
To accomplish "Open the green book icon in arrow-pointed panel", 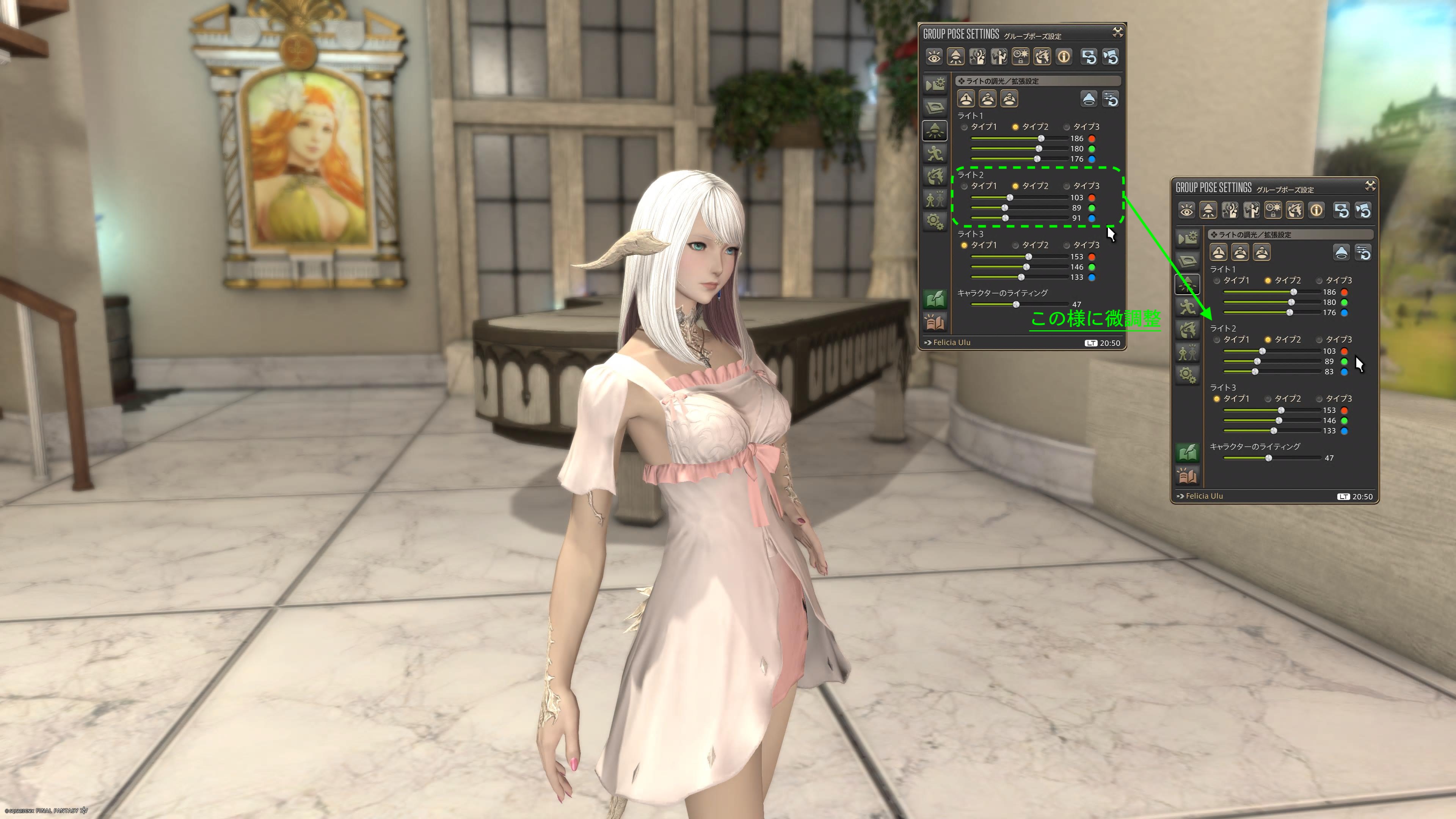I will pyautogui.click(x=1188, y=452).
